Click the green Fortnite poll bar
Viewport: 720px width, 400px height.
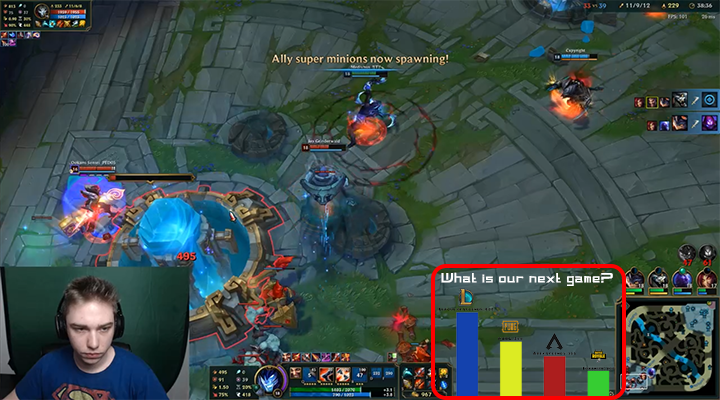598,382
